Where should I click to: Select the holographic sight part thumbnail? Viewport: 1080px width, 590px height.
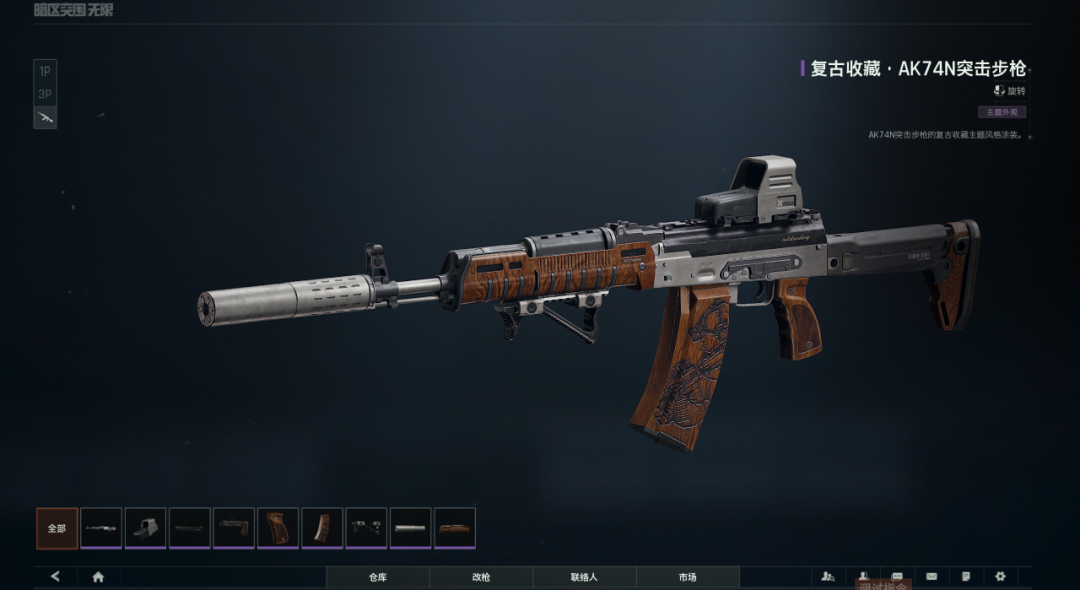click(145, 528)
